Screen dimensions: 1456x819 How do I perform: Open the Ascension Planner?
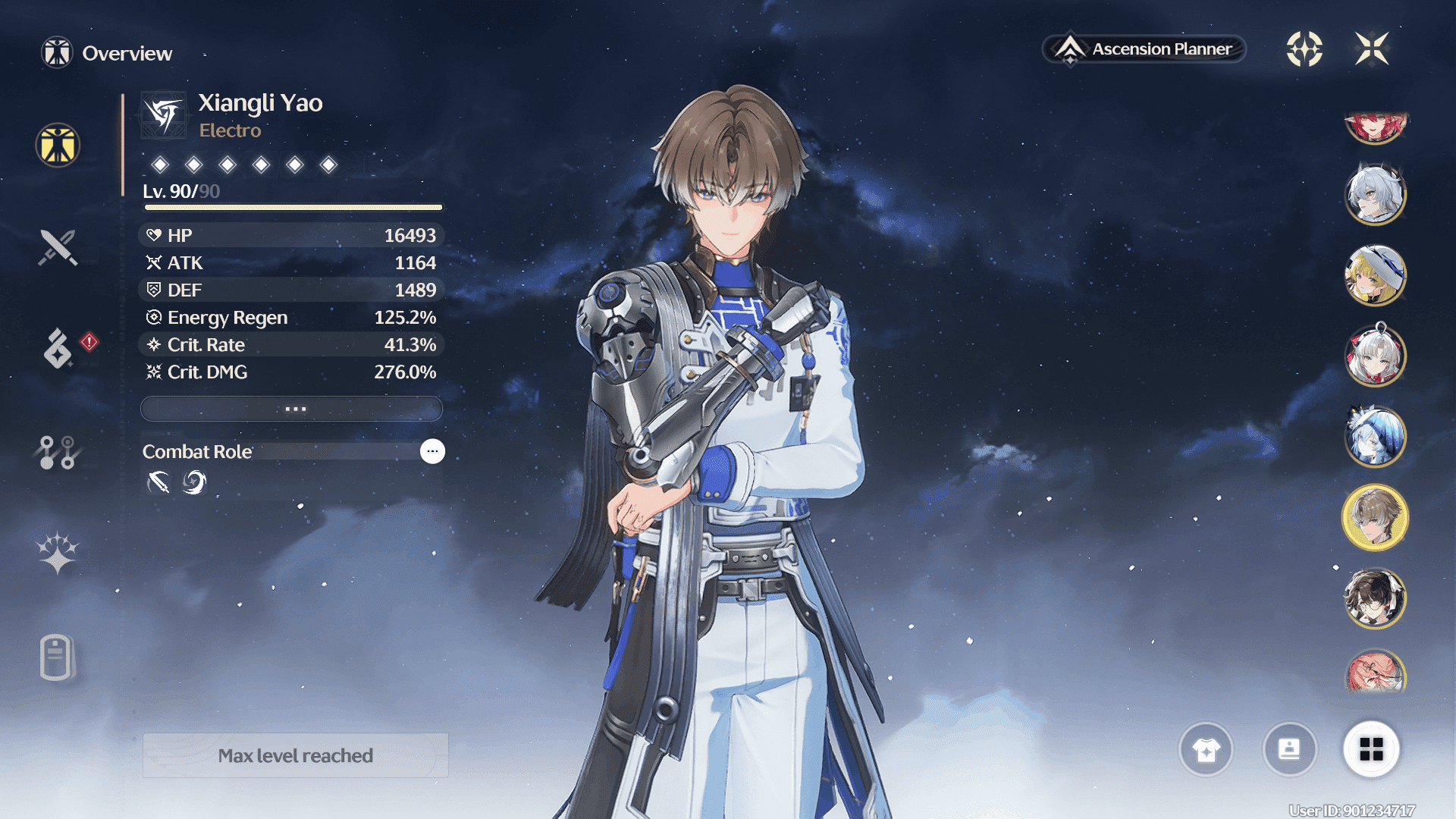click(1144, 49)
